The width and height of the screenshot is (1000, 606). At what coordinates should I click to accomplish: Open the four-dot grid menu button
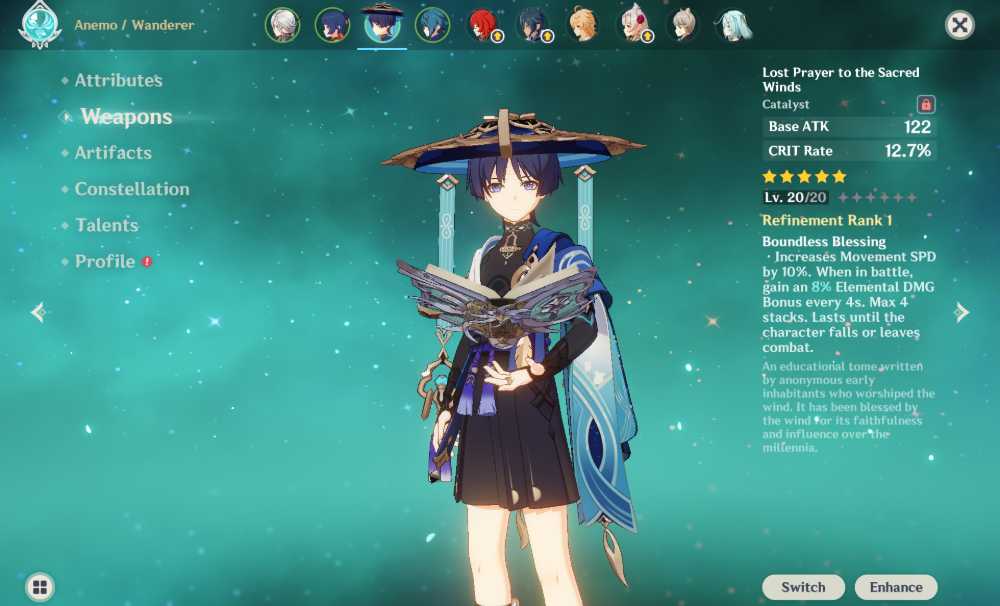40,586
